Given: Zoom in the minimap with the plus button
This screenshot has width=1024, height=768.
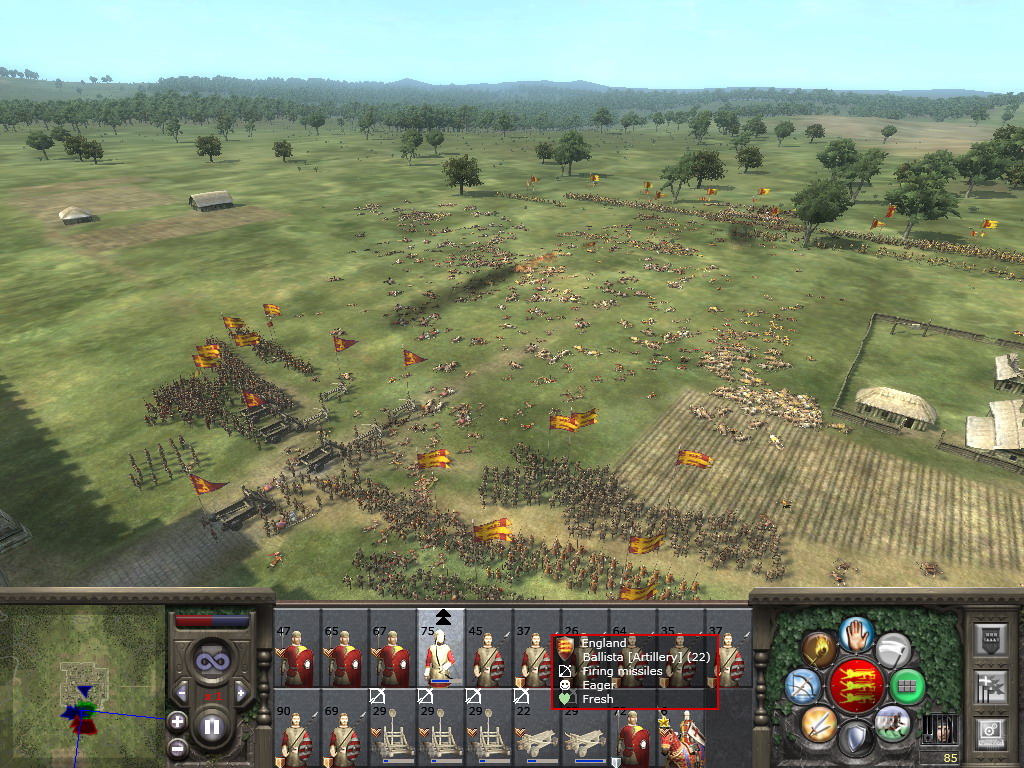Looking at the screenshot, I should click(x=177, y=720).
